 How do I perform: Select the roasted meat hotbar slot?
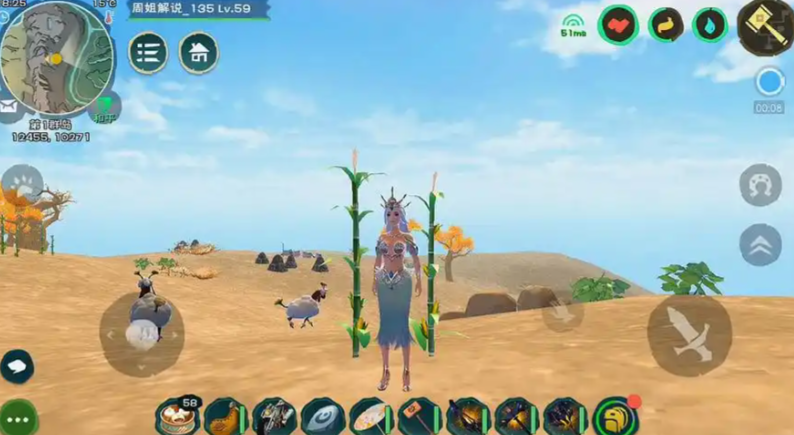(x=226, y=416)
